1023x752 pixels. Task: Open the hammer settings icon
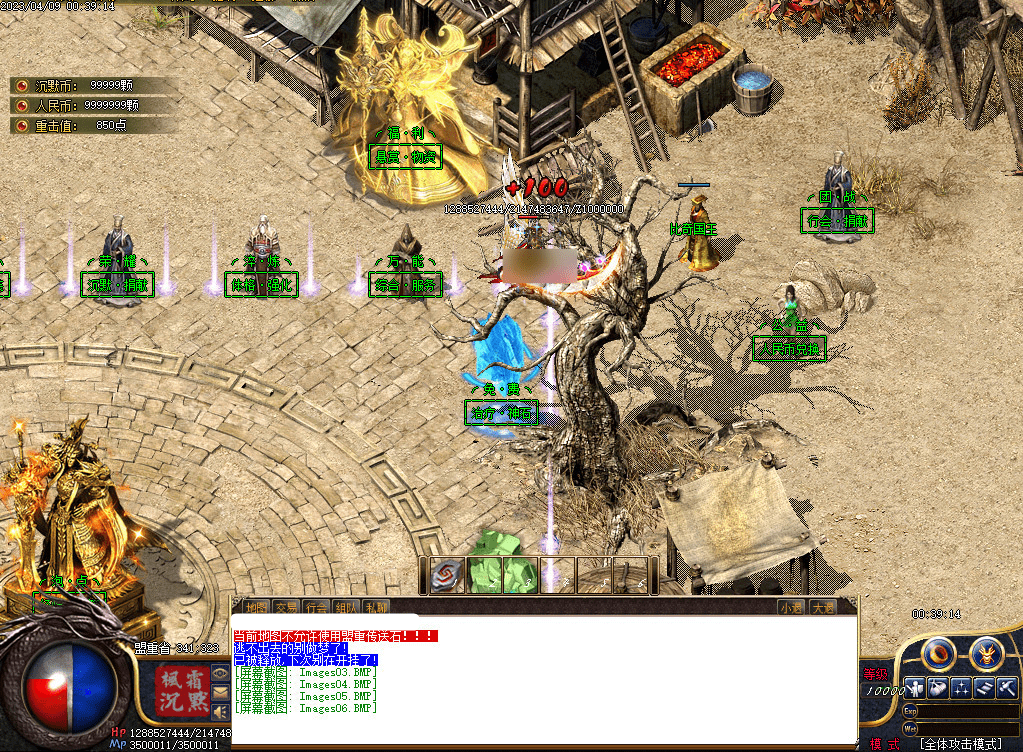[1007, 688]
